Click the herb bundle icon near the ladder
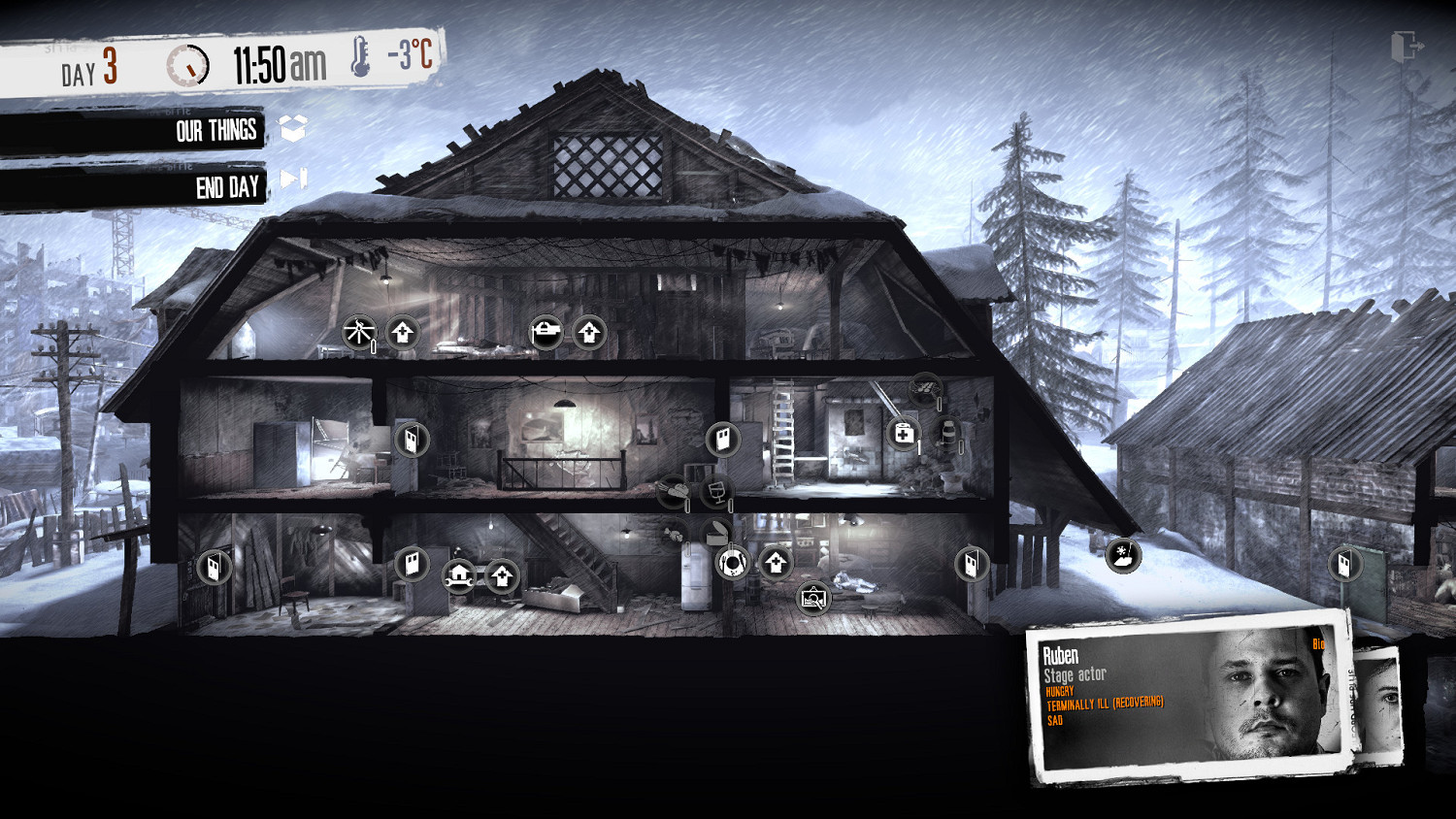 pyautogui.click(x=925, y=388)
